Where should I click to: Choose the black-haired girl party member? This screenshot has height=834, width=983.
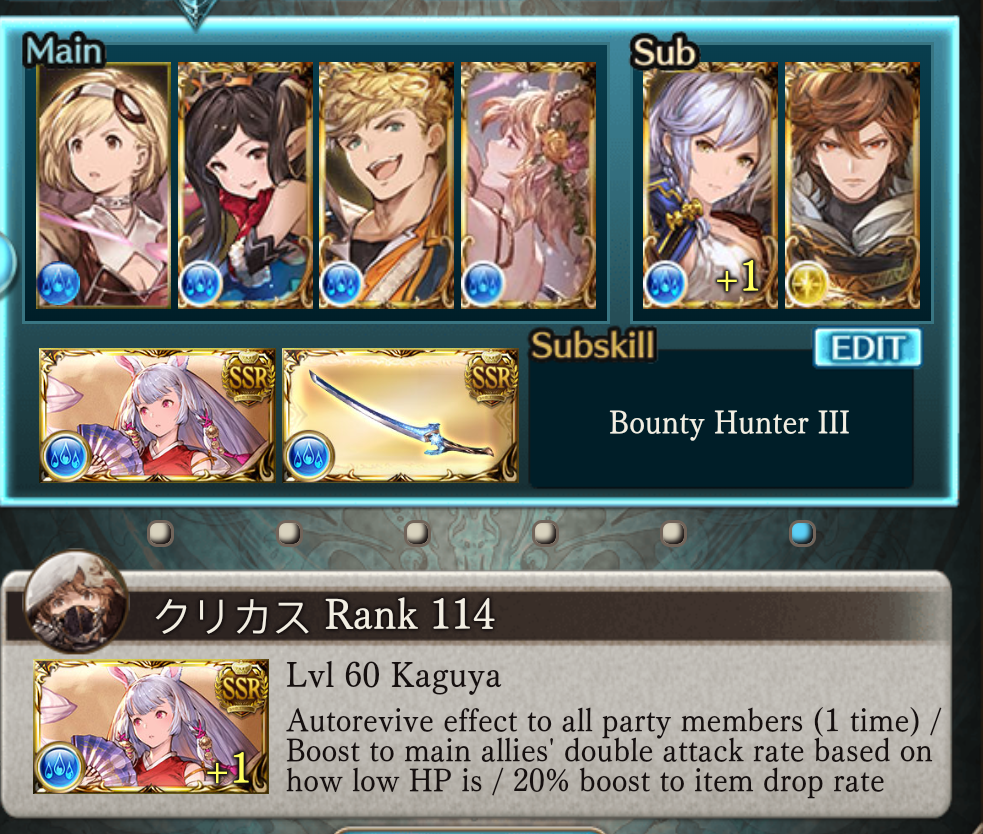click(245, 185)
